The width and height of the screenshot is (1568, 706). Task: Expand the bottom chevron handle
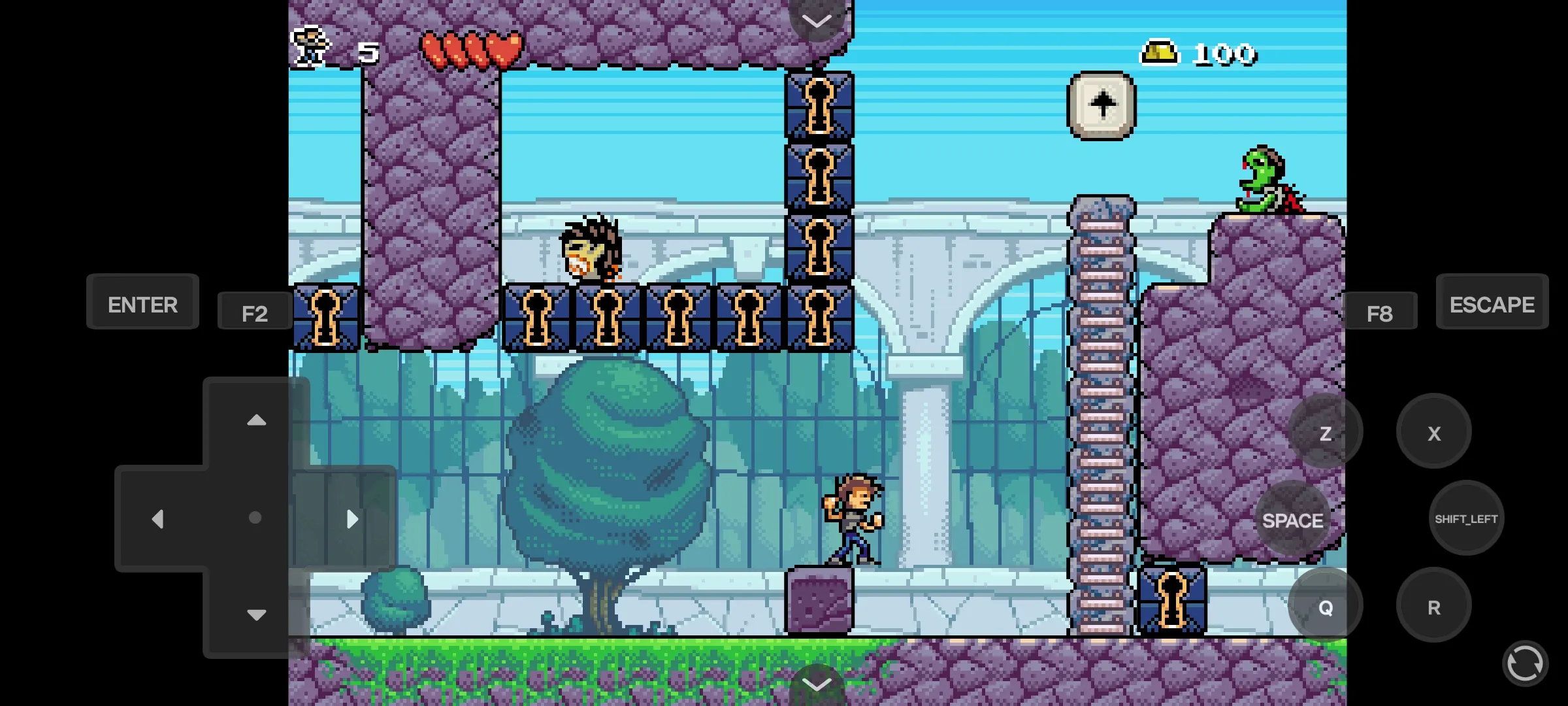pyautogui.click(x=816, y=684)
